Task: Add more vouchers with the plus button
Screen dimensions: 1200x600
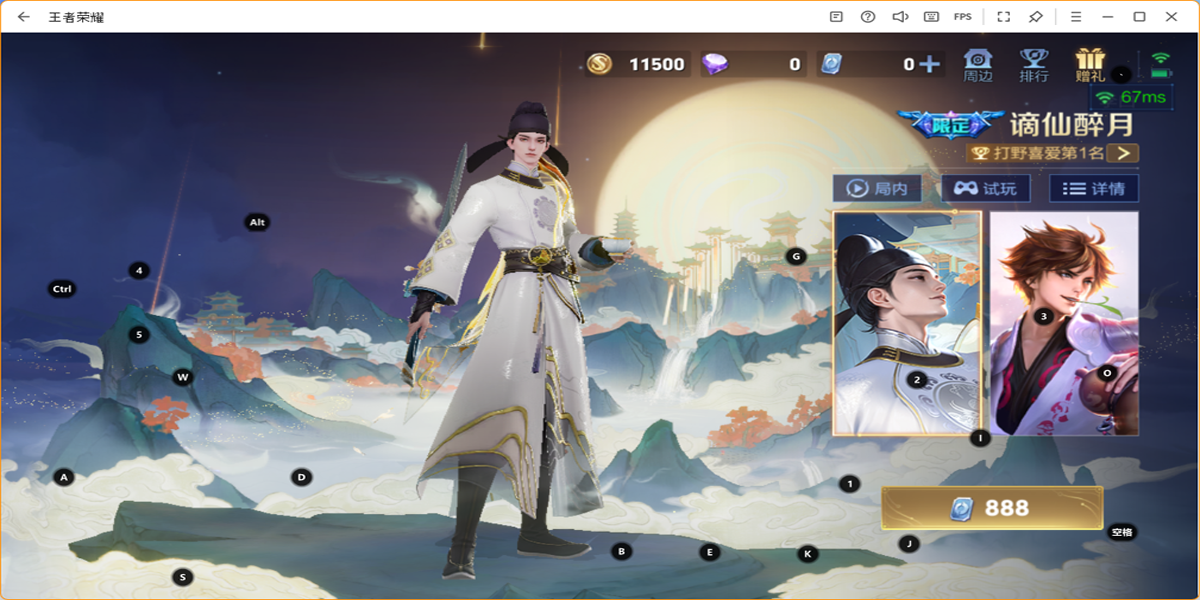Action: (x=929, y=64)
